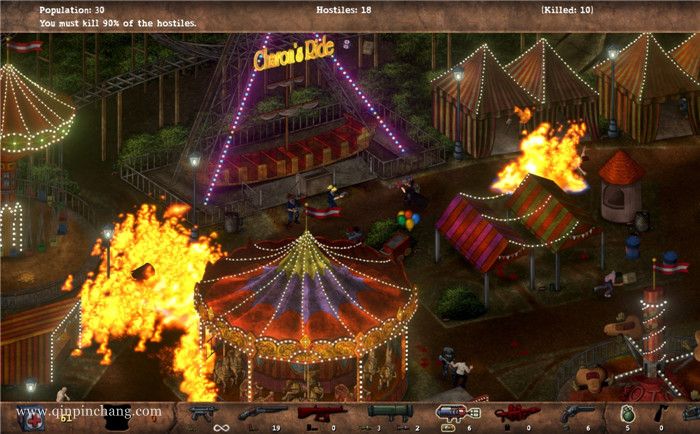
Task: Choose the shotgun weapon slot
Action: point(260,412)
